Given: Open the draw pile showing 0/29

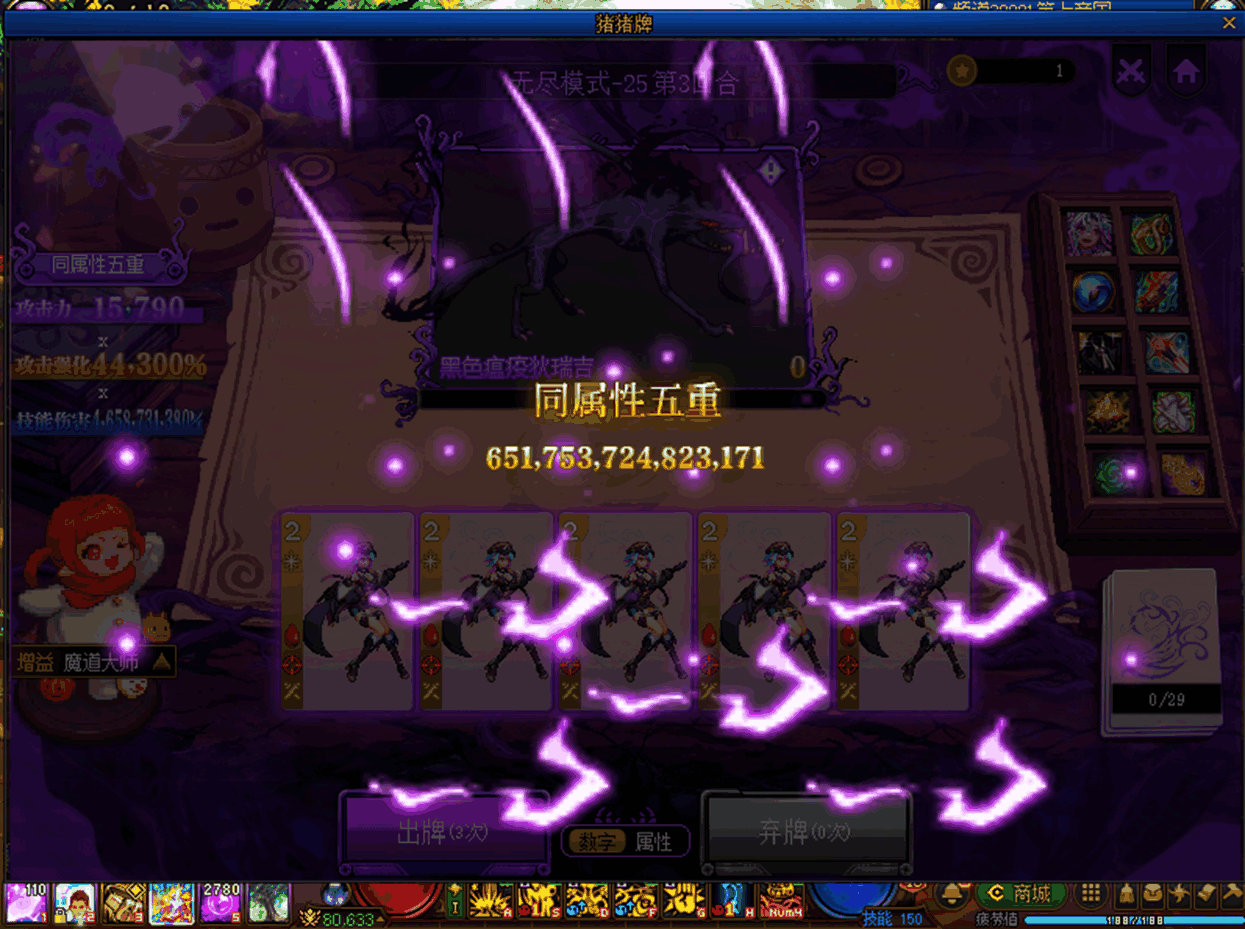Looking at the screenshot, I should pyautogui.click(x=1164, y=650).
